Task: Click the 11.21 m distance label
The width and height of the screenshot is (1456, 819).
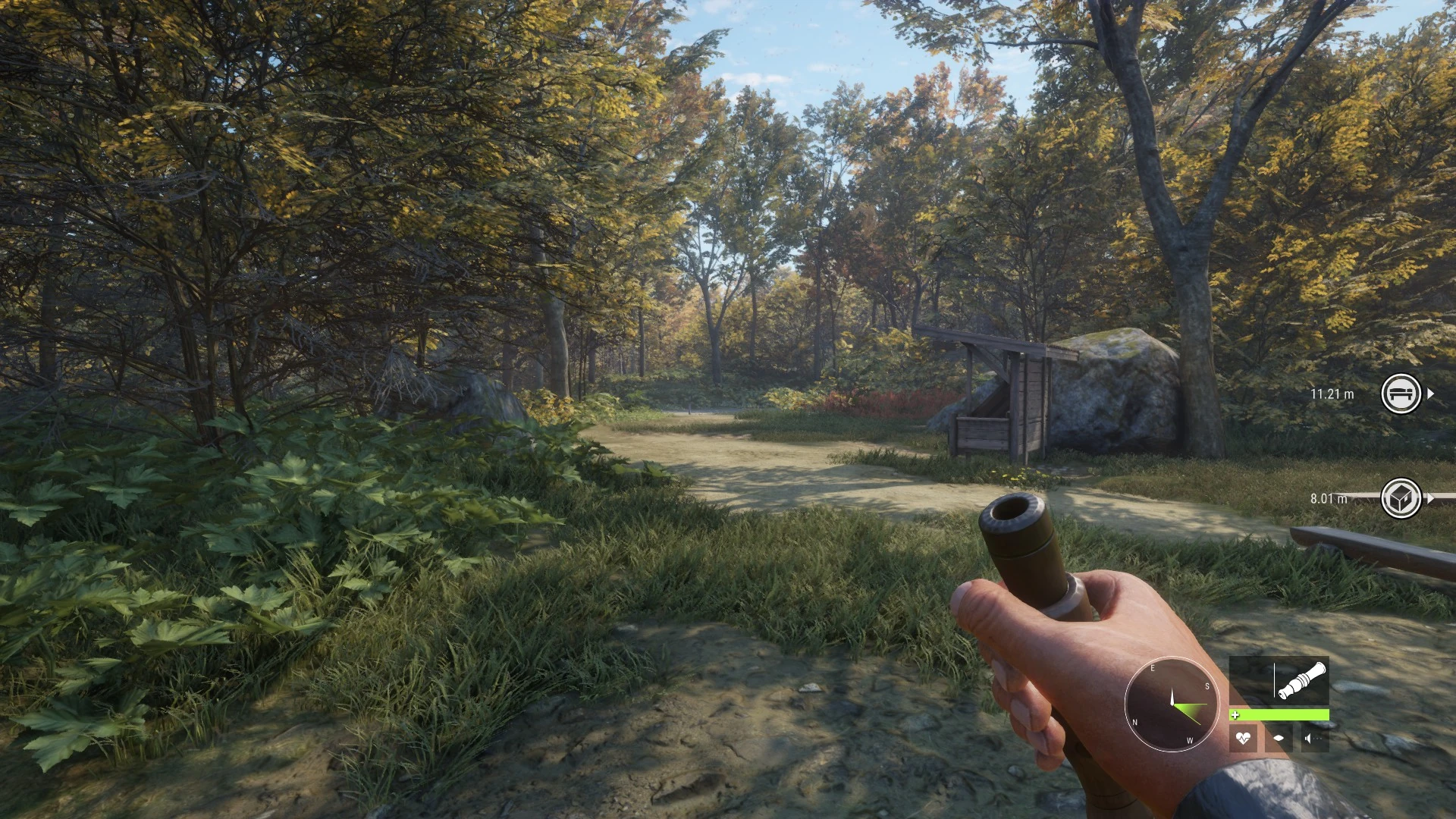Action: [1332, 394]
